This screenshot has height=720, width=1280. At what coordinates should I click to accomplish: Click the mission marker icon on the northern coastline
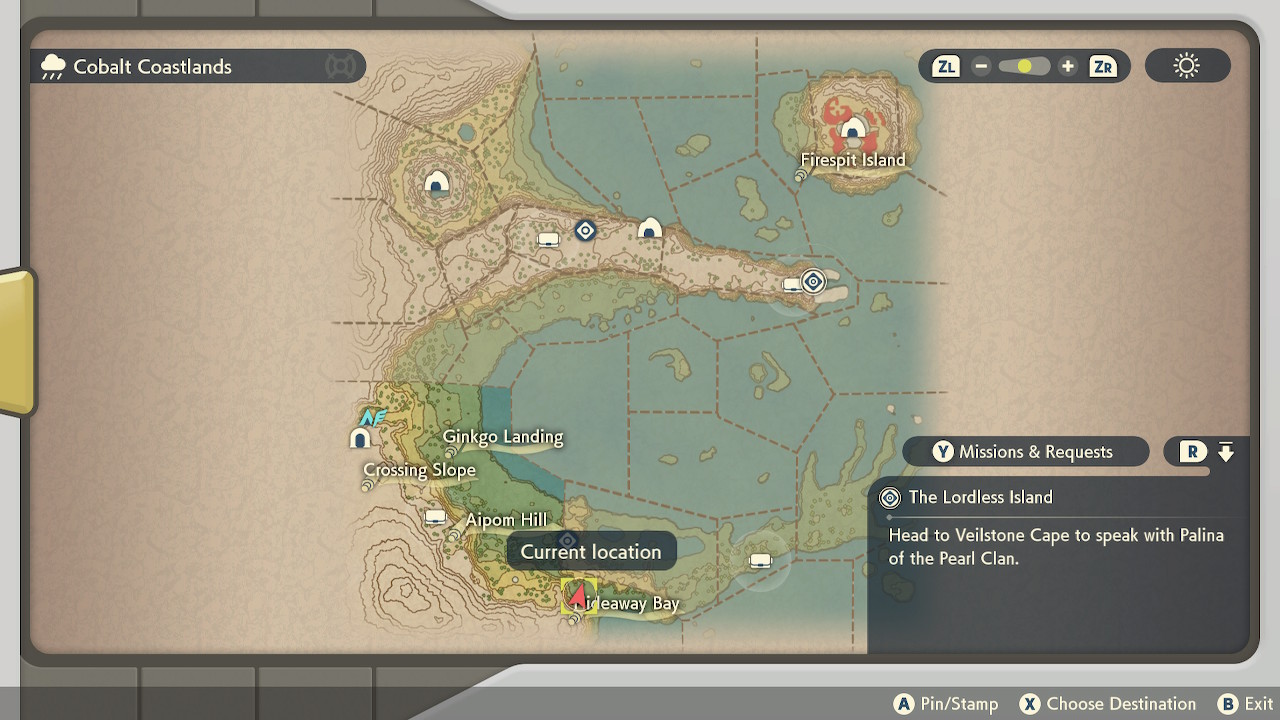[x=585, y=230]
